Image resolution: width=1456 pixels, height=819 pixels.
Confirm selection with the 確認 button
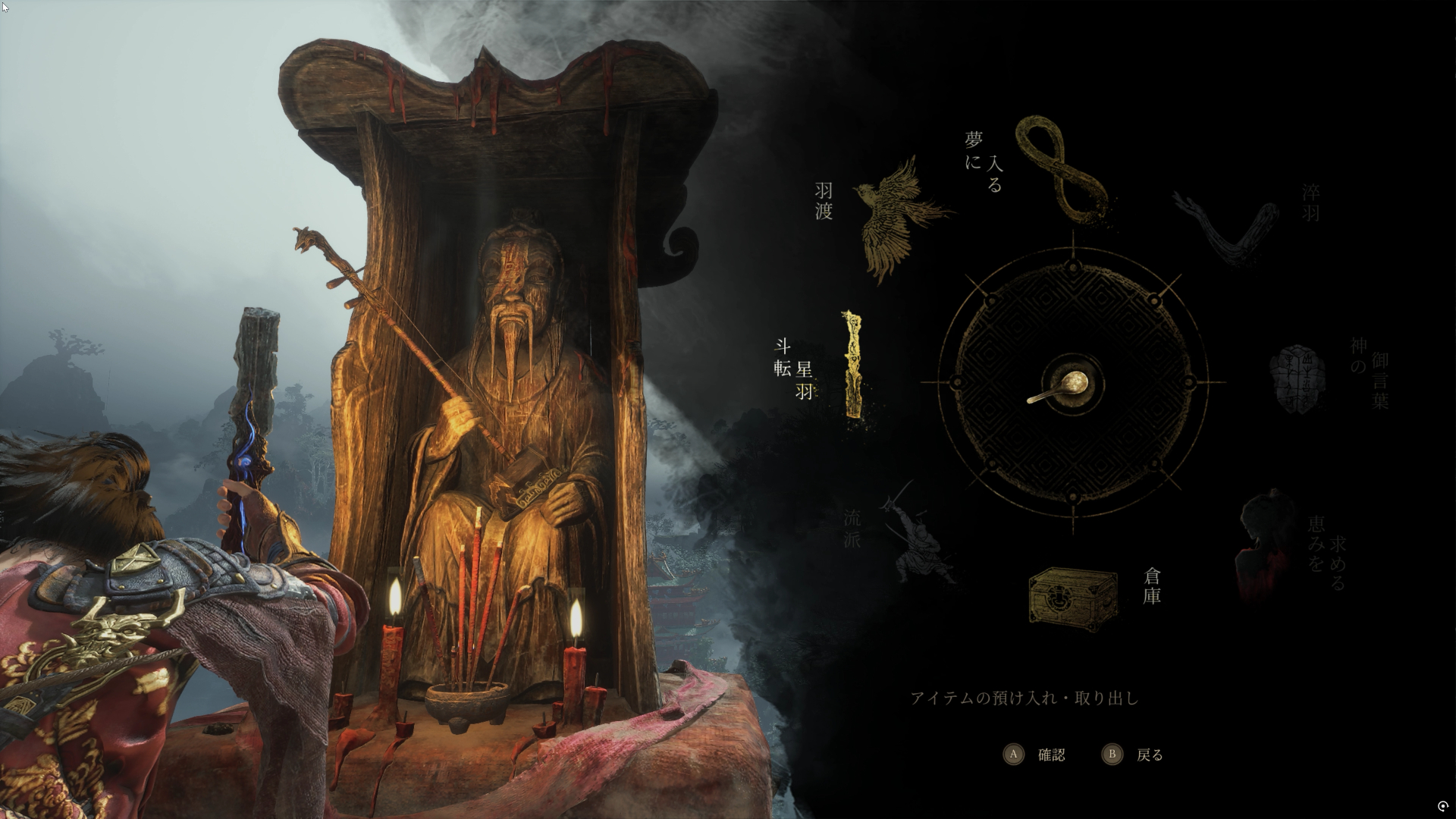[x=1050, y=755]
